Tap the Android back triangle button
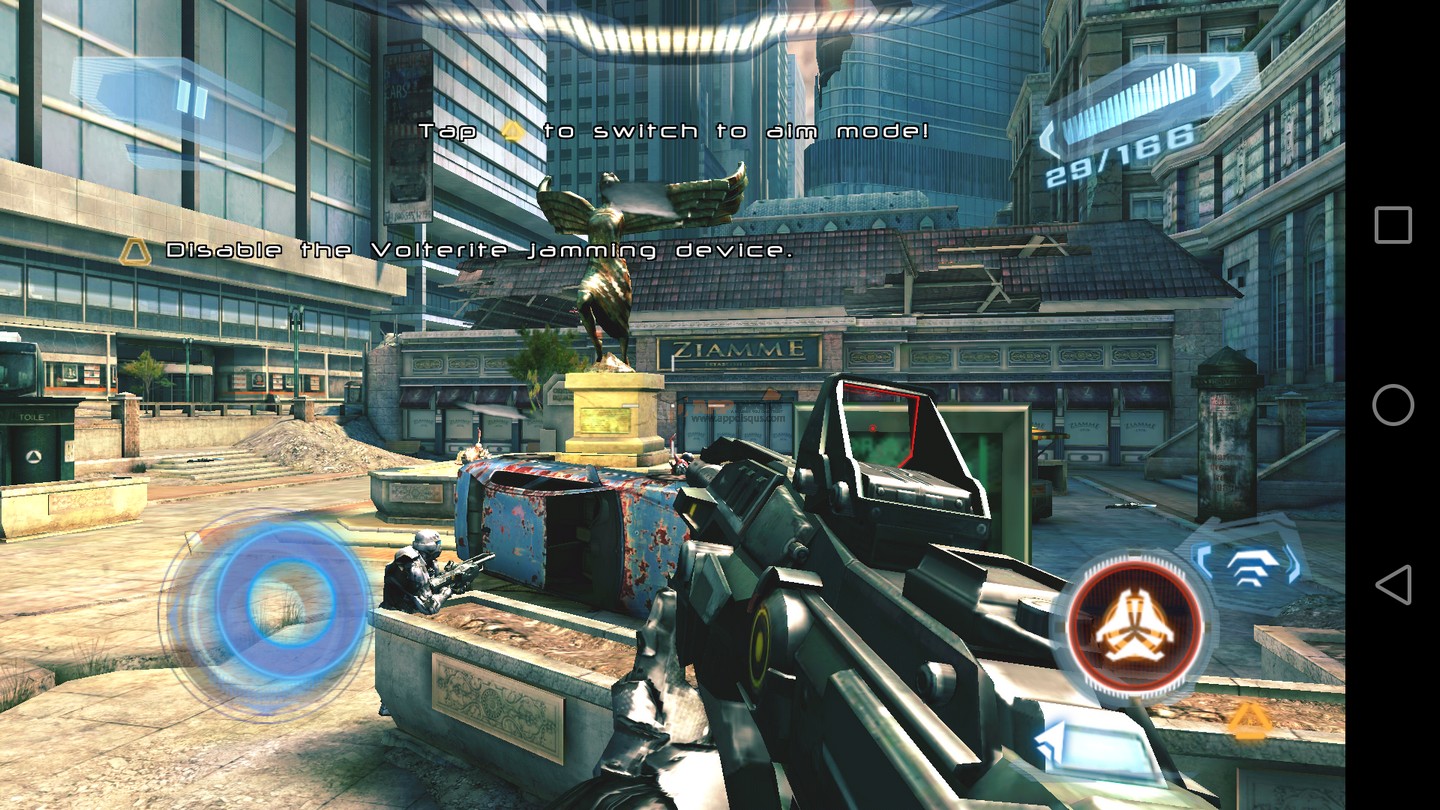The width and height of the screenshot is (1440, 810). coord(1393,585)
